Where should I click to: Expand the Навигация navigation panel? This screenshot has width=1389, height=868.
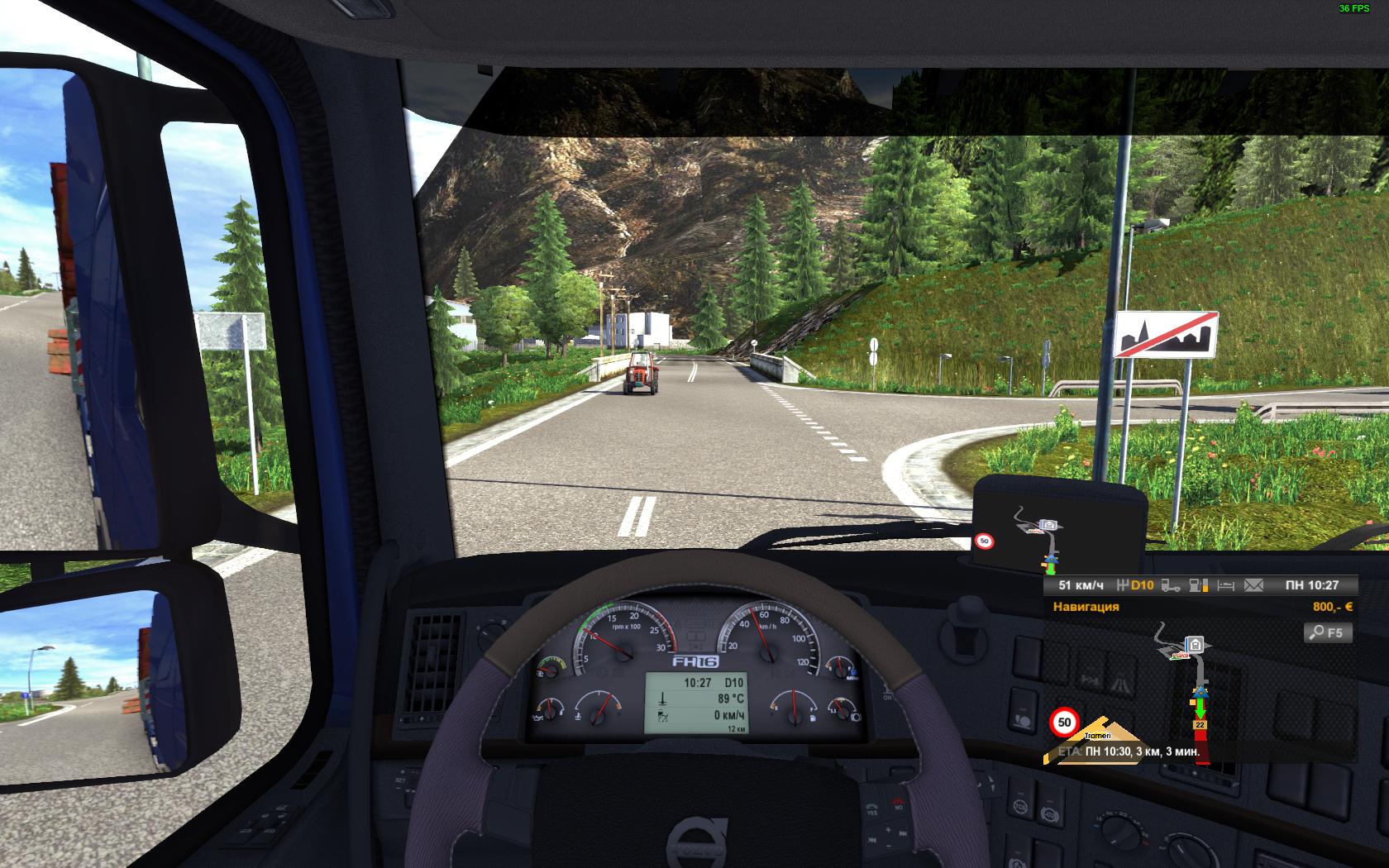pyautogui.click(x=1086, y=606)
